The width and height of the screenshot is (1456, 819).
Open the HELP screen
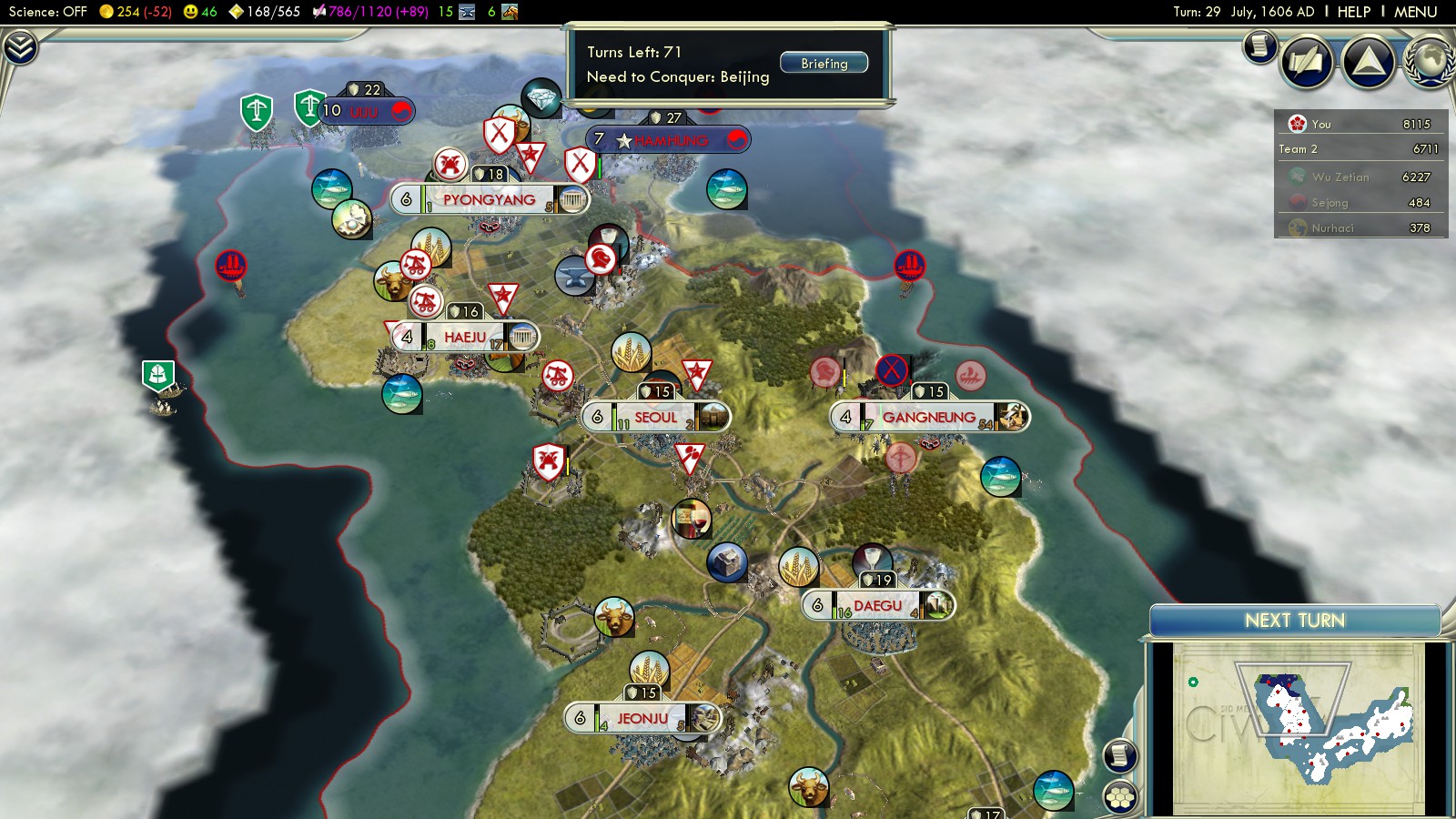tap(1353, 12)
